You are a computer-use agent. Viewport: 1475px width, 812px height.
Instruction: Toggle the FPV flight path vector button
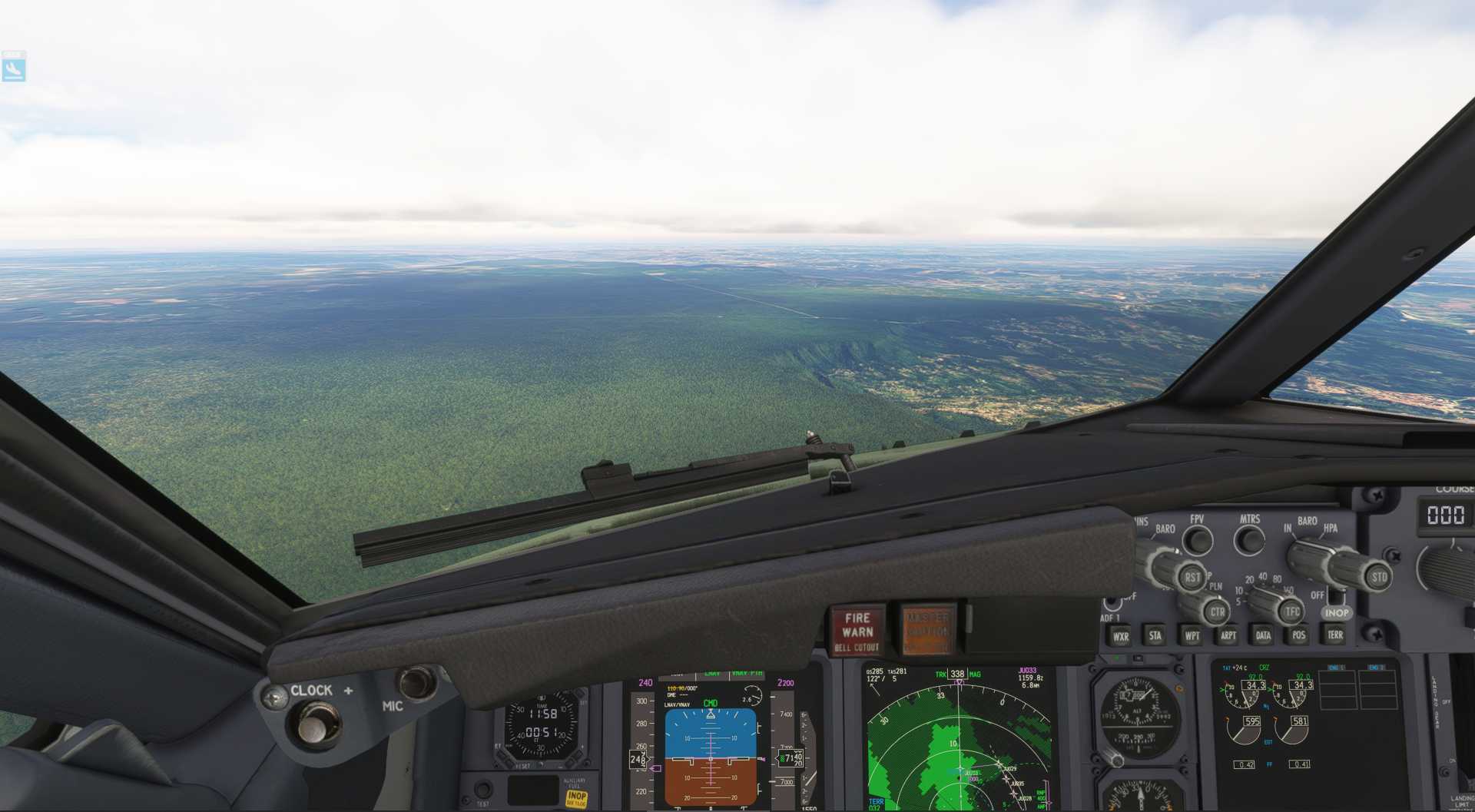[x=1197, y=541]
